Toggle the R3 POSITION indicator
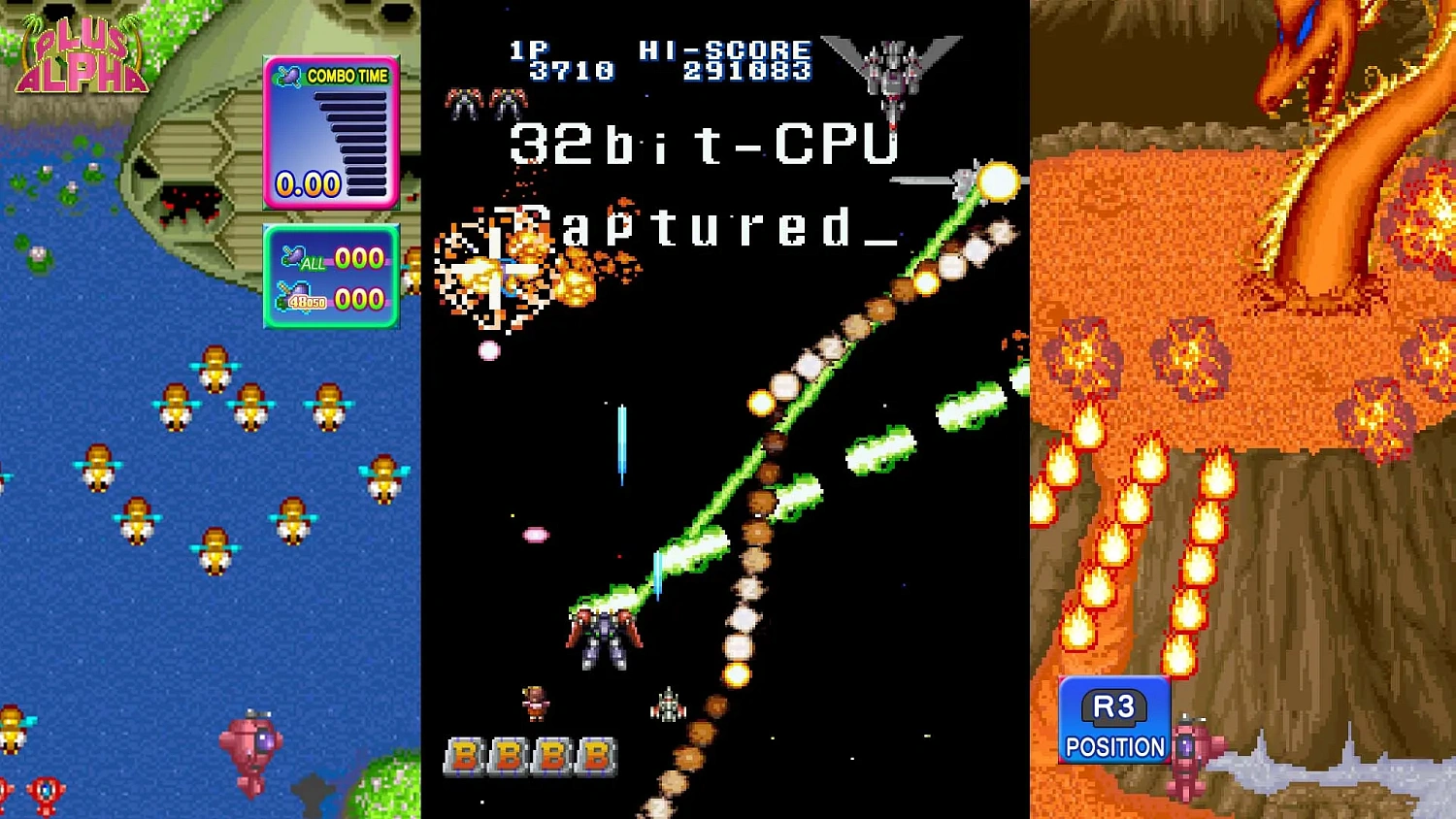1456x819 pixels. [1113, 718]
